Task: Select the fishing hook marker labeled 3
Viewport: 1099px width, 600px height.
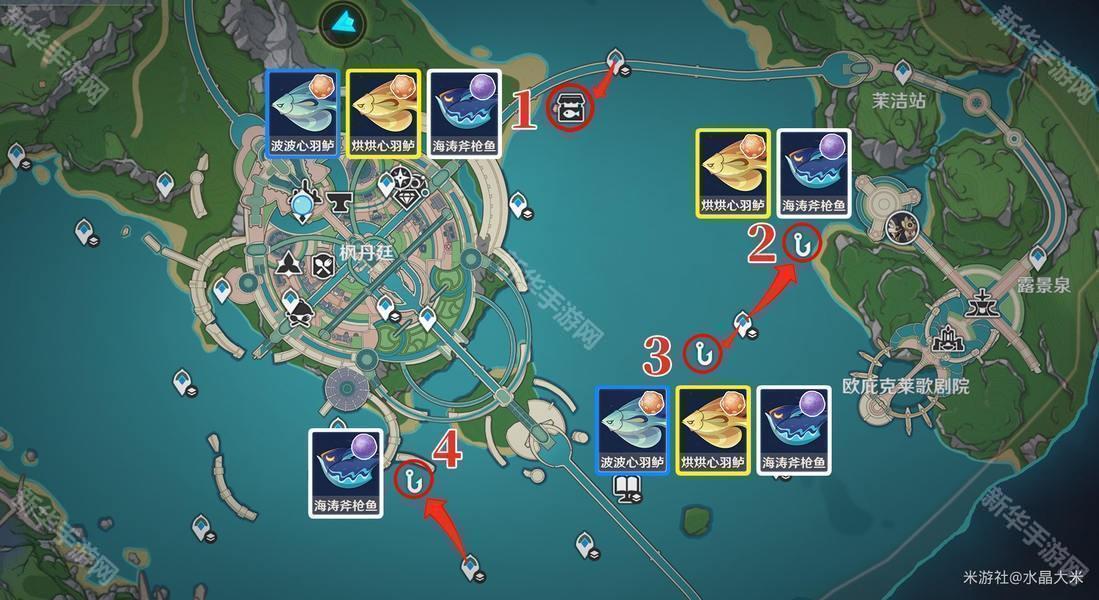Action: pos(702,352)
